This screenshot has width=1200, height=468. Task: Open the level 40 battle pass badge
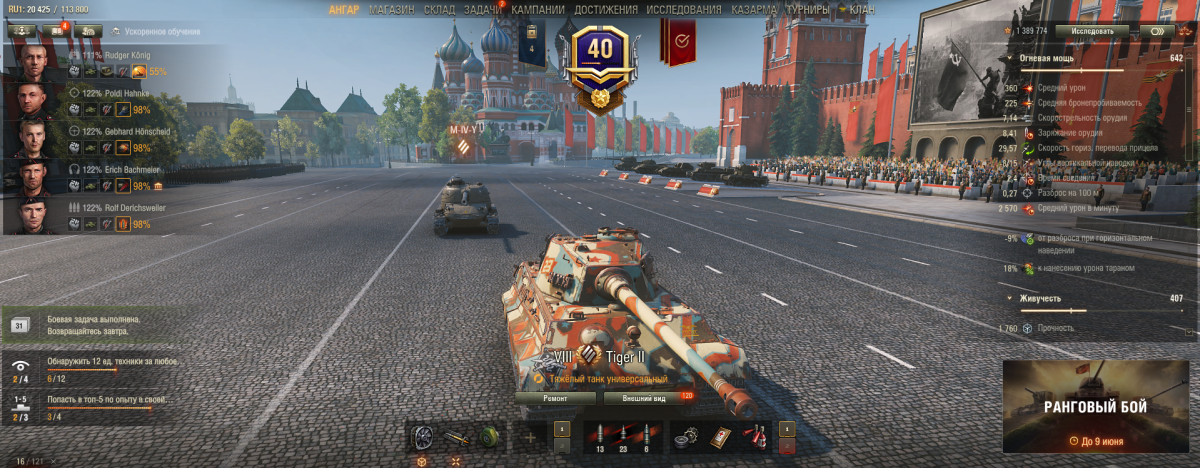coord(599,58)
